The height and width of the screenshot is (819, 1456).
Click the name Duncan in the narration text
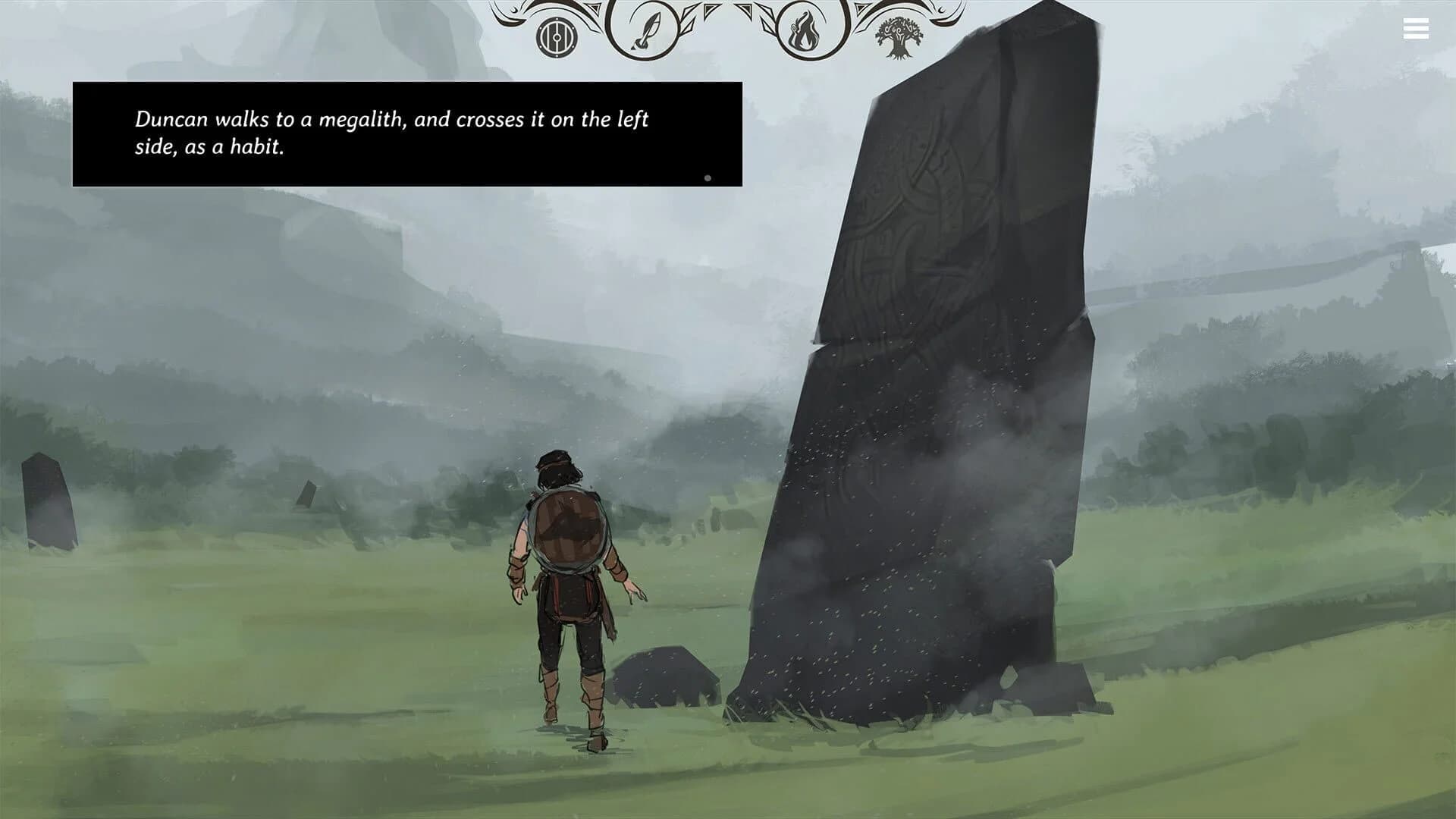click(168, 118)
